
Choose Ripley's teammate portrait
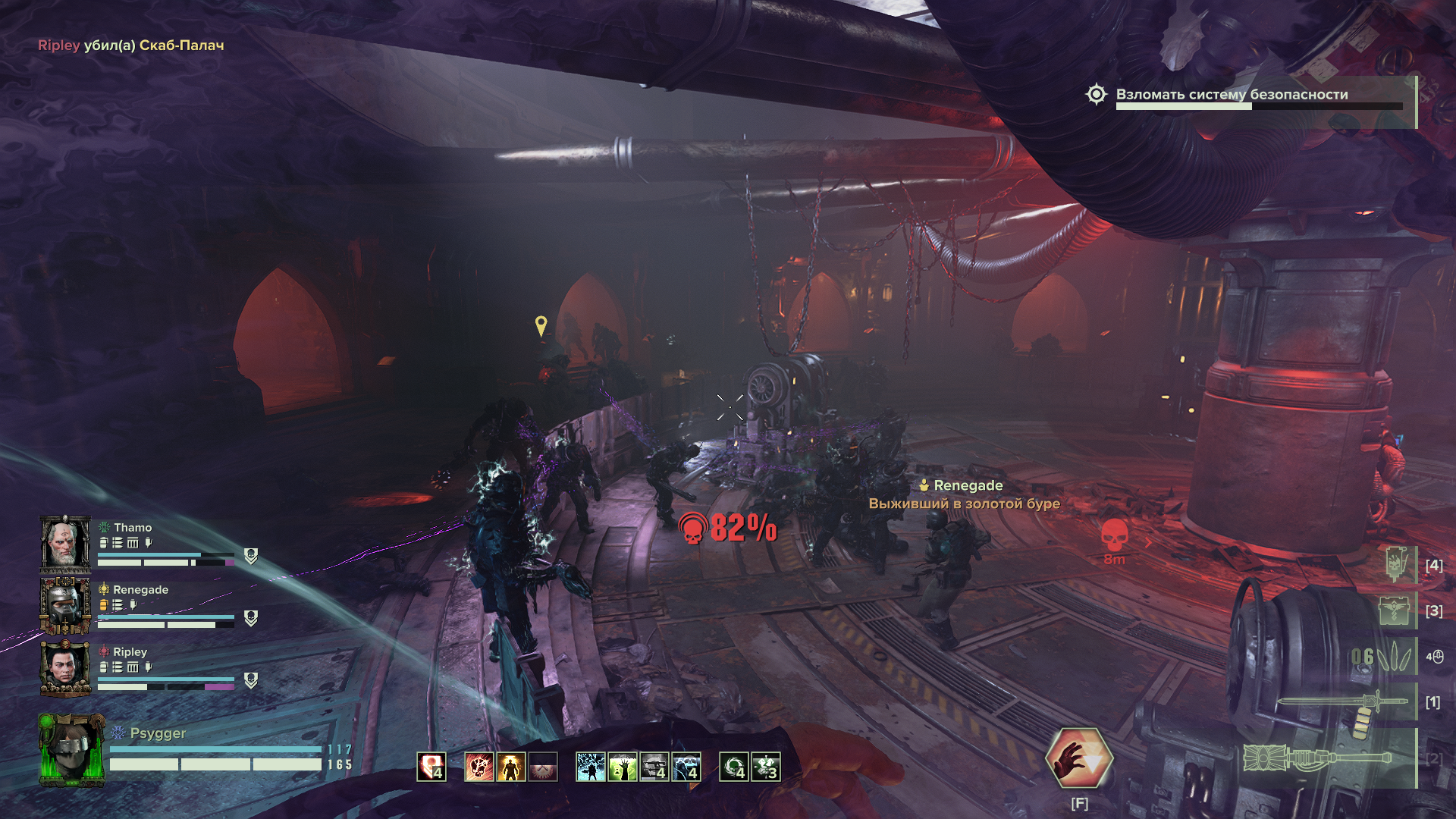pyautogui.click(x=65, y=667)
